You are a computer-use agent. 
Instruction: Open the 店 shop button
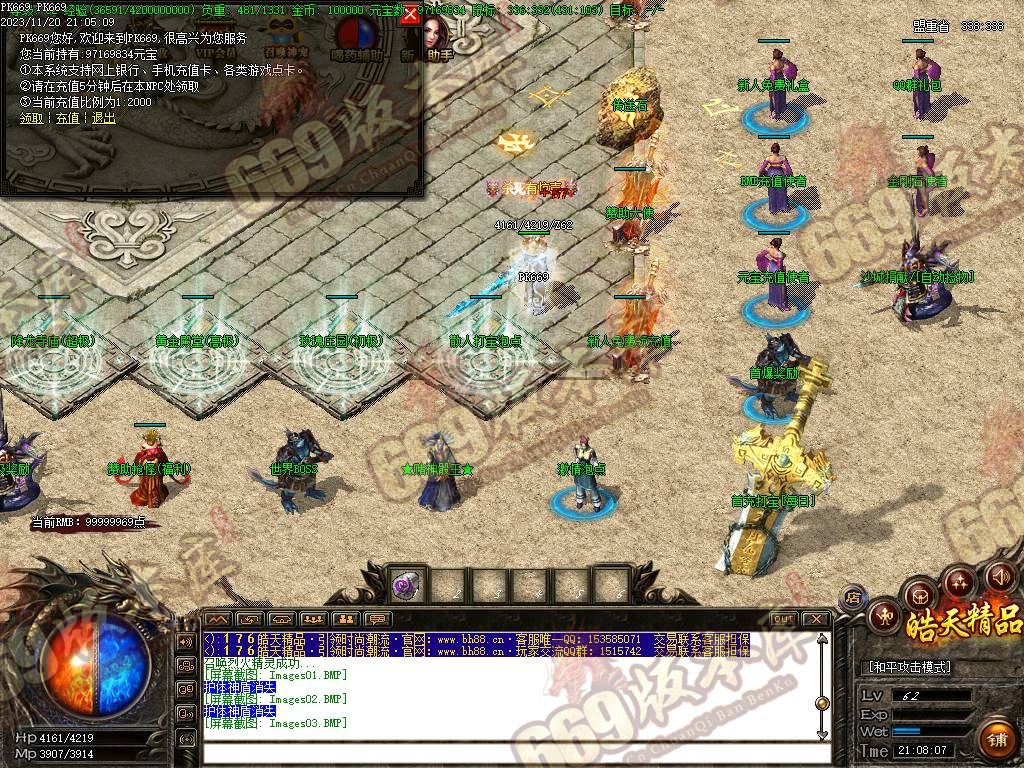[x=853, y=598]
